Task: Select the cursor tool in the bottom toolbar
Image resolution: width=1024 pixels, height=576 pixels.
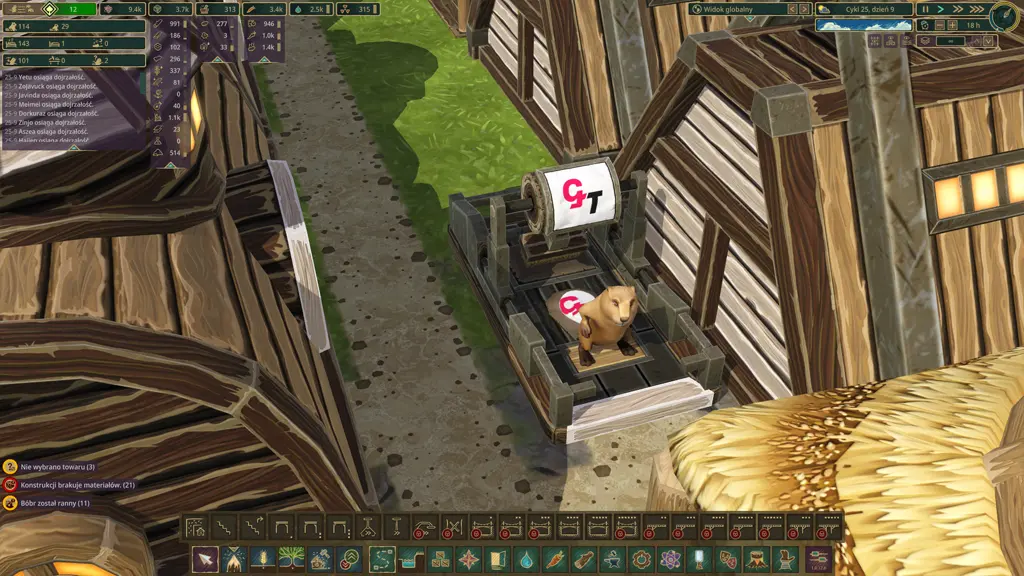Action: click(205, 559)
